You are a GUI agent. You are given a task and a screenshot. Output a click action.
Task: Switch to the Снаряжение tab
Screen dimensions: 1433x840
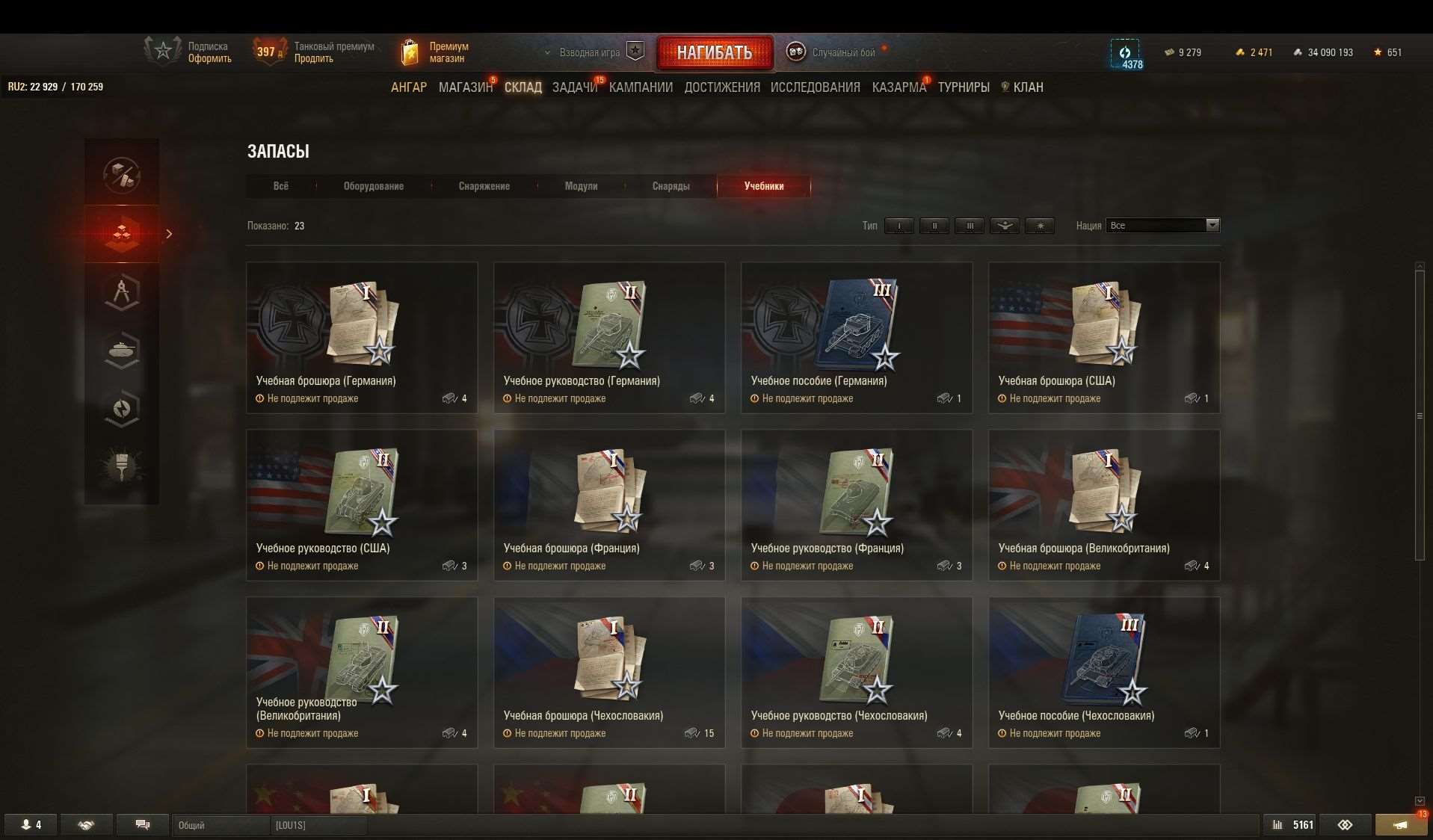(x=484, y=186)
